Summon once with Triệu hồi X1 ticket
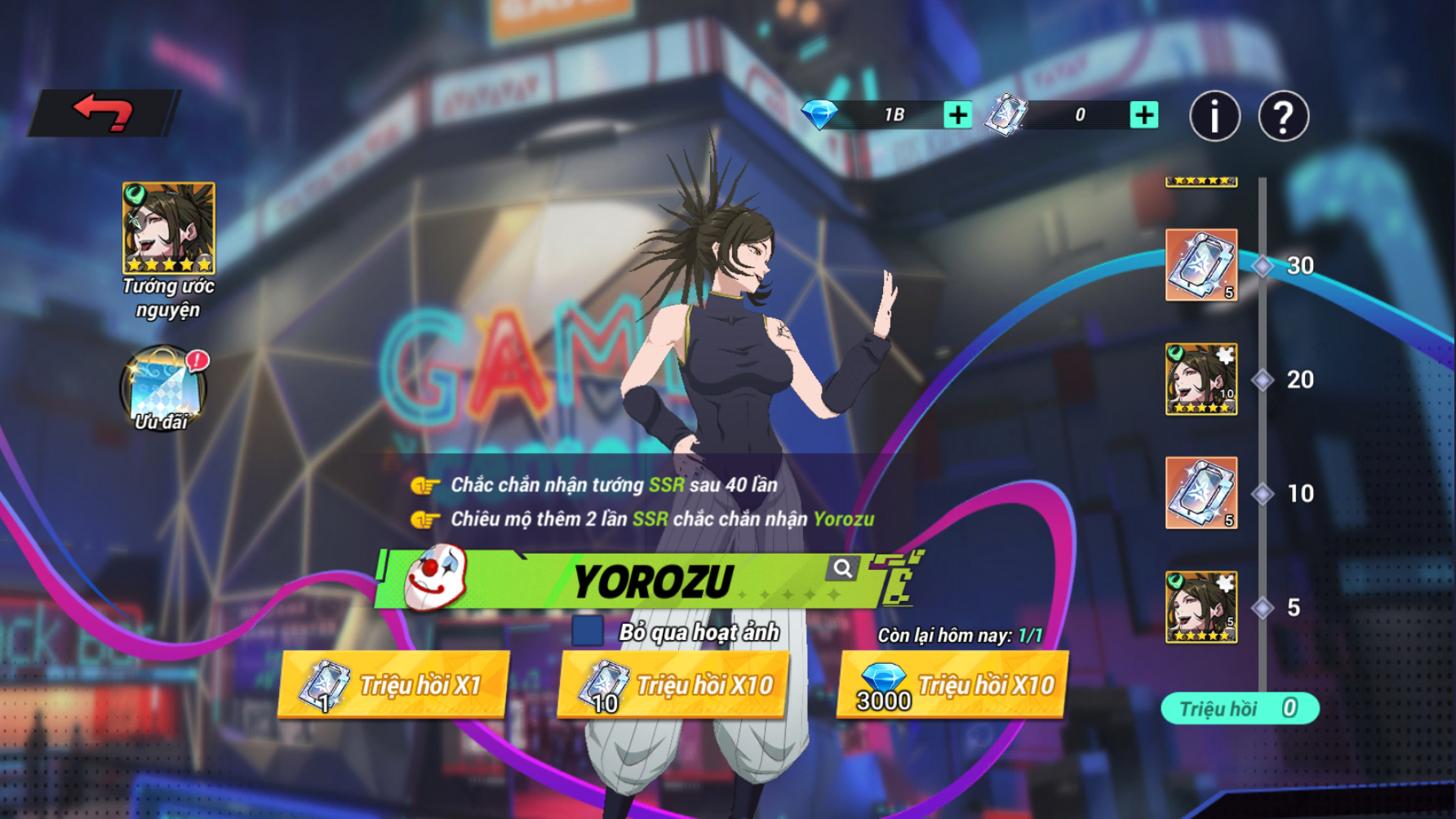Viewport: 1456px width, 819px height. point(393,685)
